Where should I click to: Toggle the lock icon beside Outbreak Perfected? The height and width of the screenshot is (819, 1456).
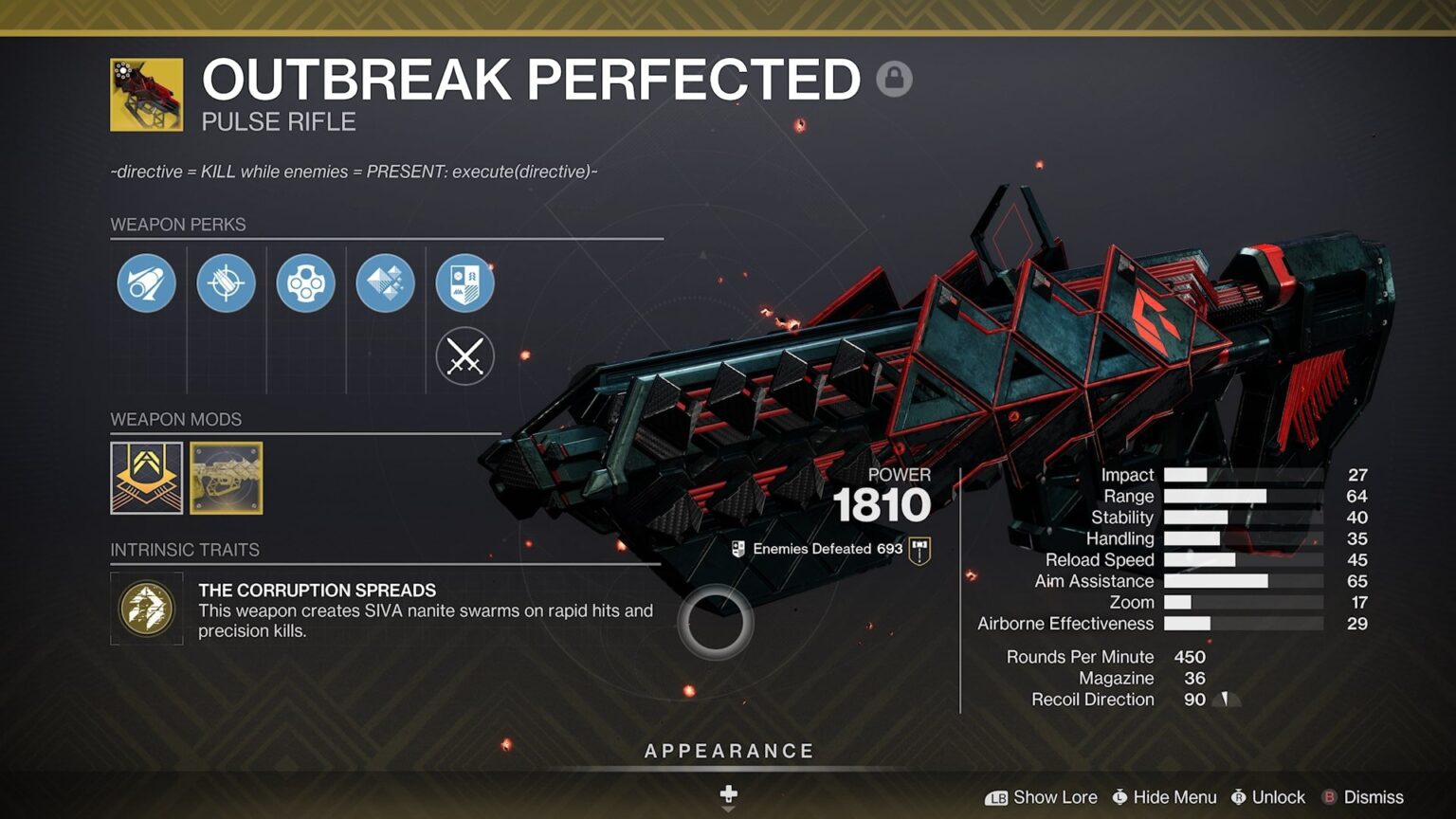click(x=895, y=79)
